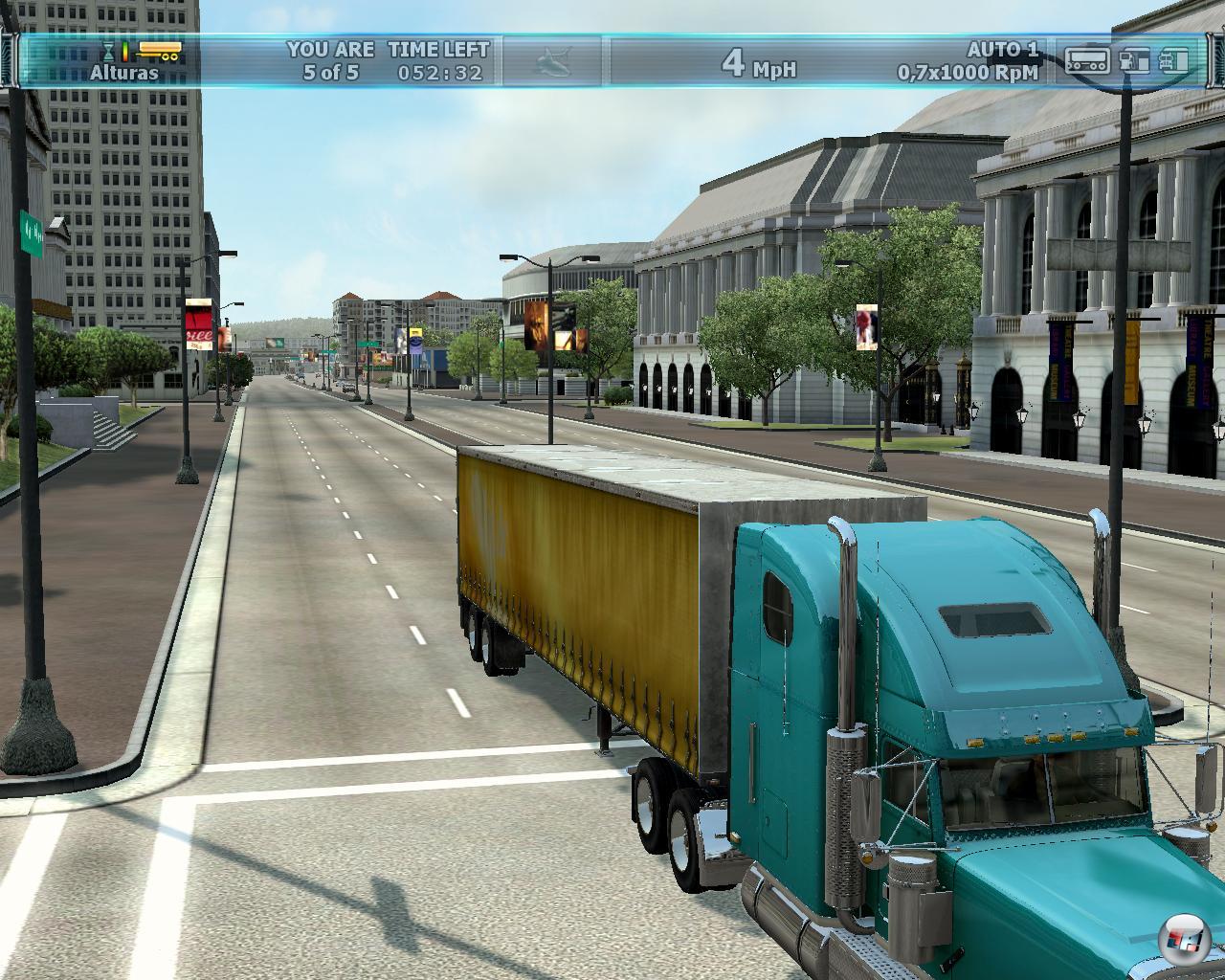This screenshot has height=980, width=1225.
Task: Select the airplane icon in the top bar
Action: (x=552, y=60)
